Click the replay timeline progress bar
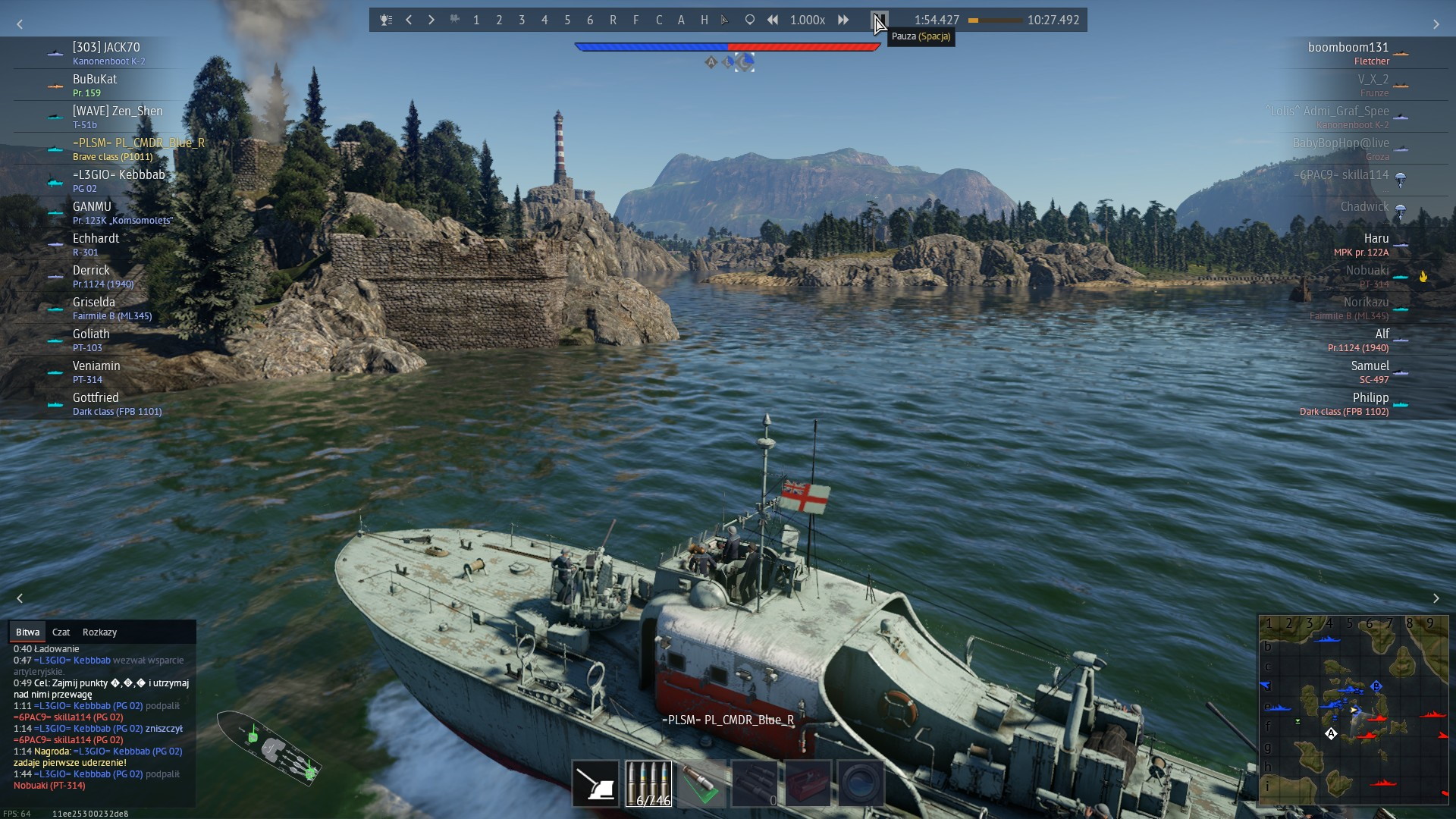Viewport: 1456px width, 819px height. coord(995,20)
